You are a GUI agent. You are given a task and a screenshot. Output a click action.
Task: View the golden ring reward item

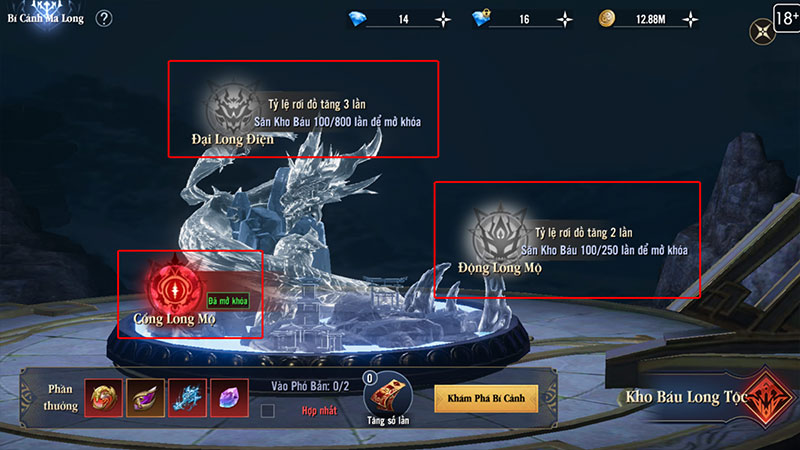tap(102, 398)
